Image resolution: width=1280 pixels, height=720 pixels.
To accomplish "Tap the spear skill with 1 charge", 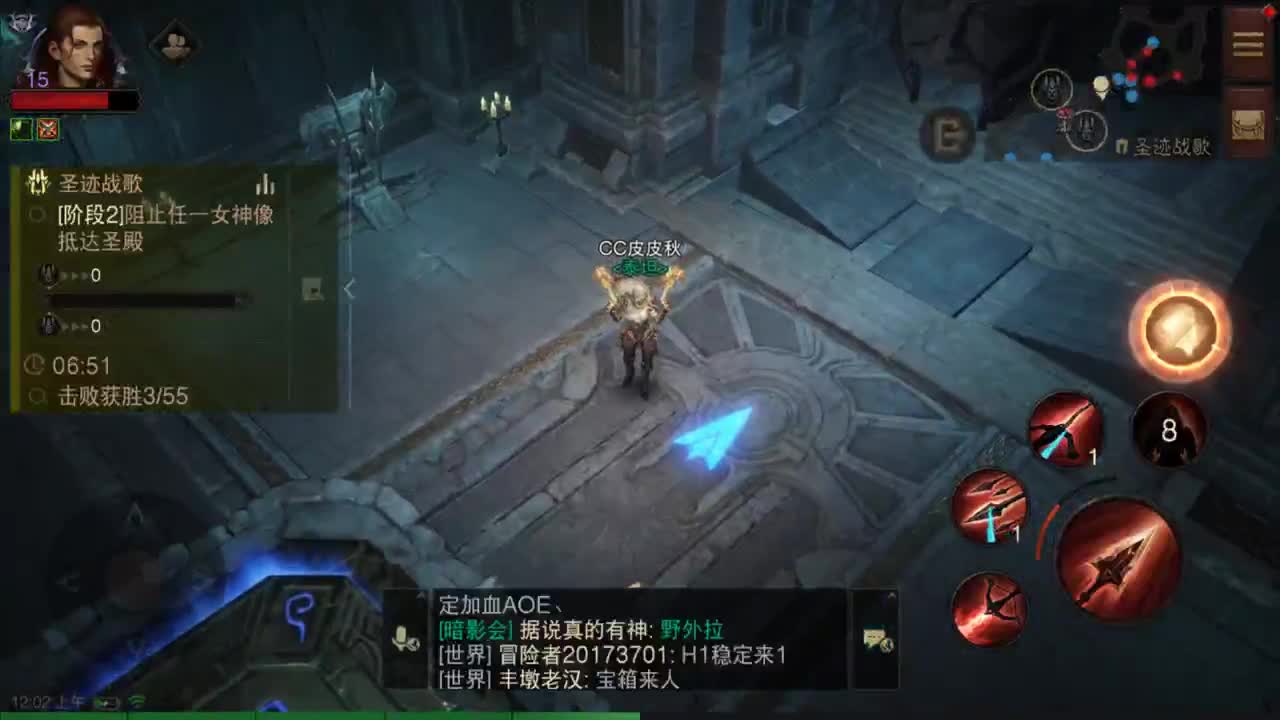I will 992,510.
